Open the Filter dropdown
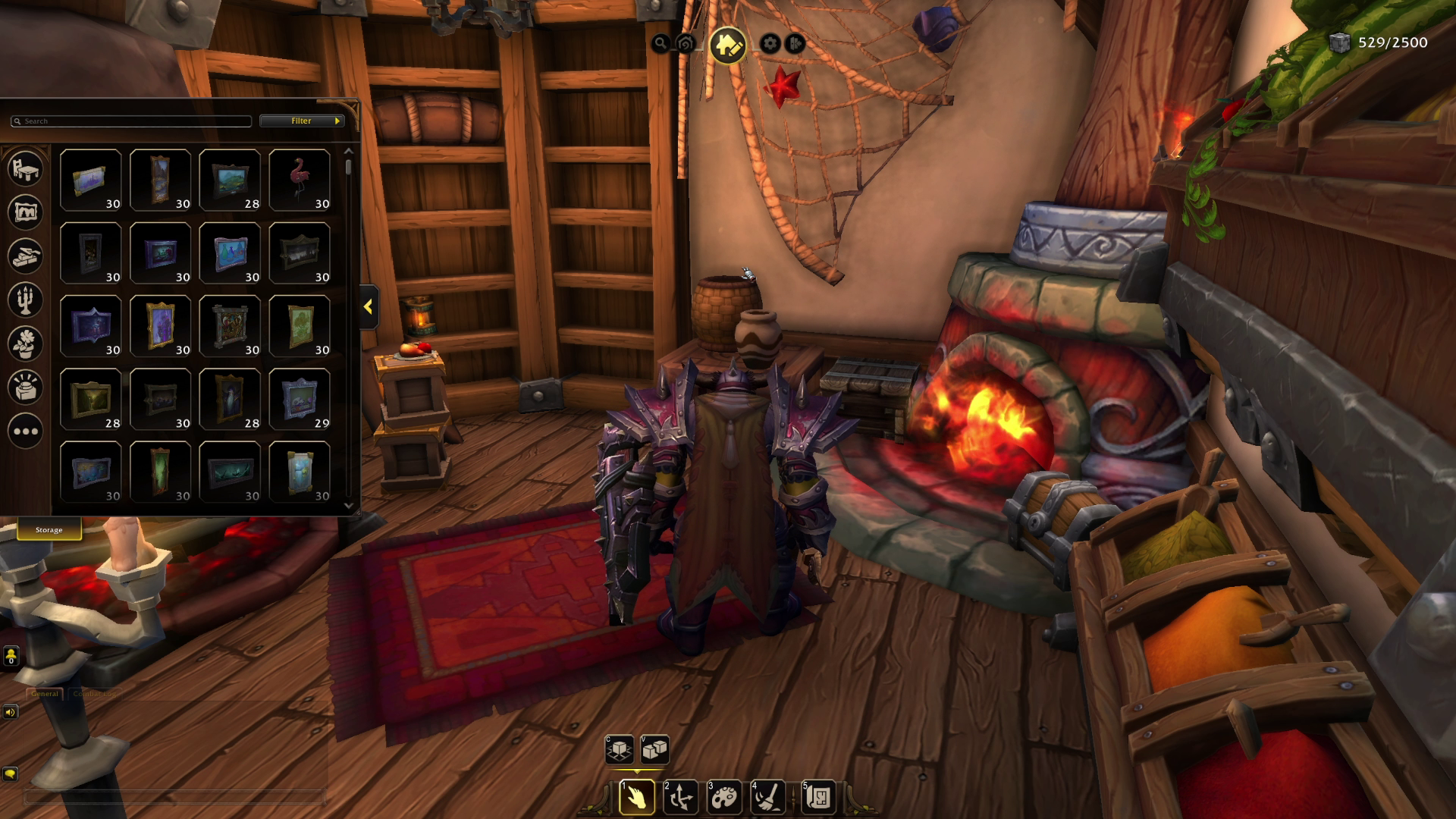This screenshot has height=819, width=1456. pos(302,121)
